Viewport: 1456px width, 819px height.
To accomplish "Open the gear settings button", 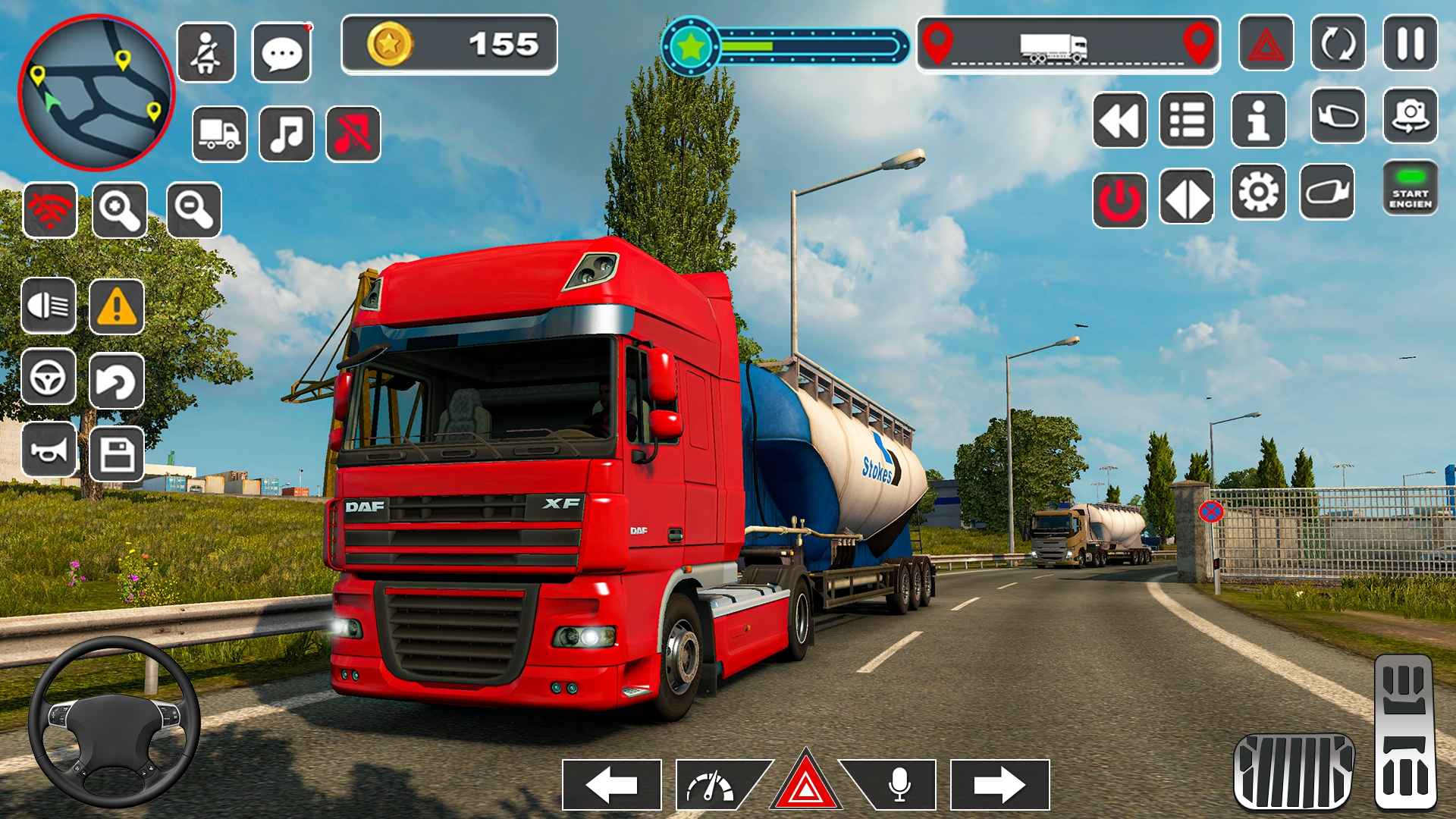I will click(1258, 193).
